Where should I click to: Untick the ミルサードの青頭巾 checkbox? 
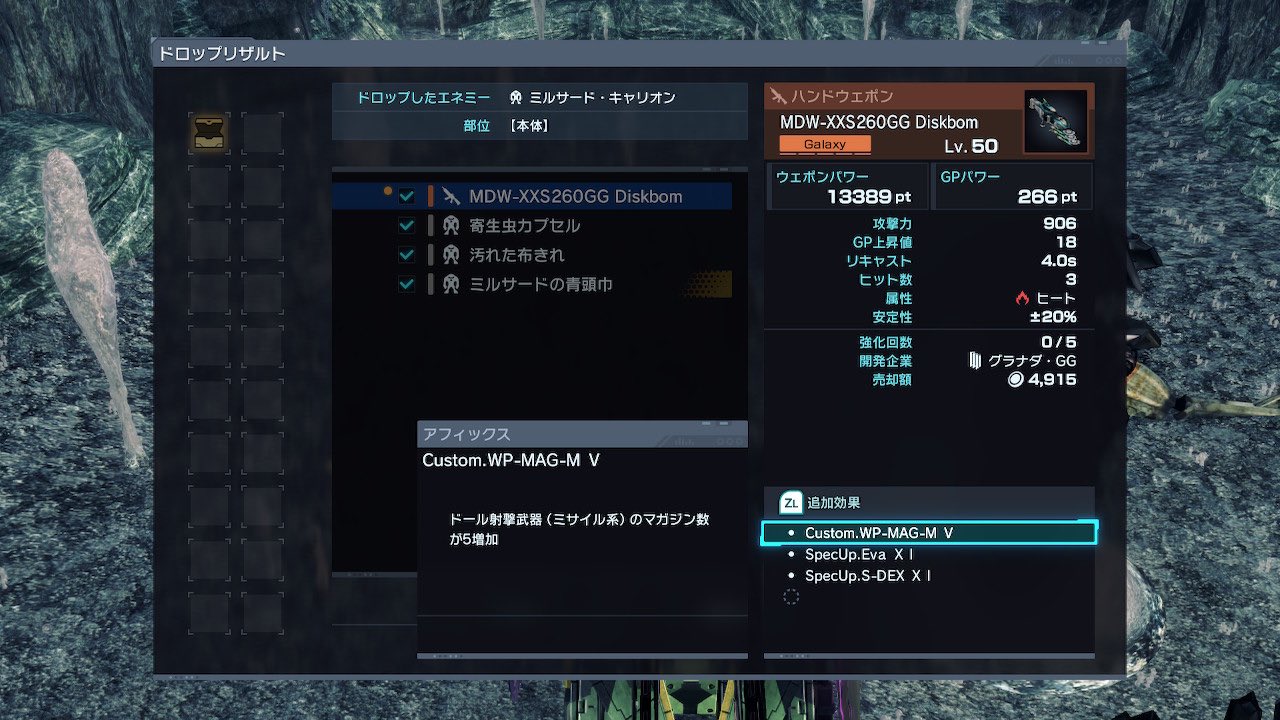click(407, 285)
